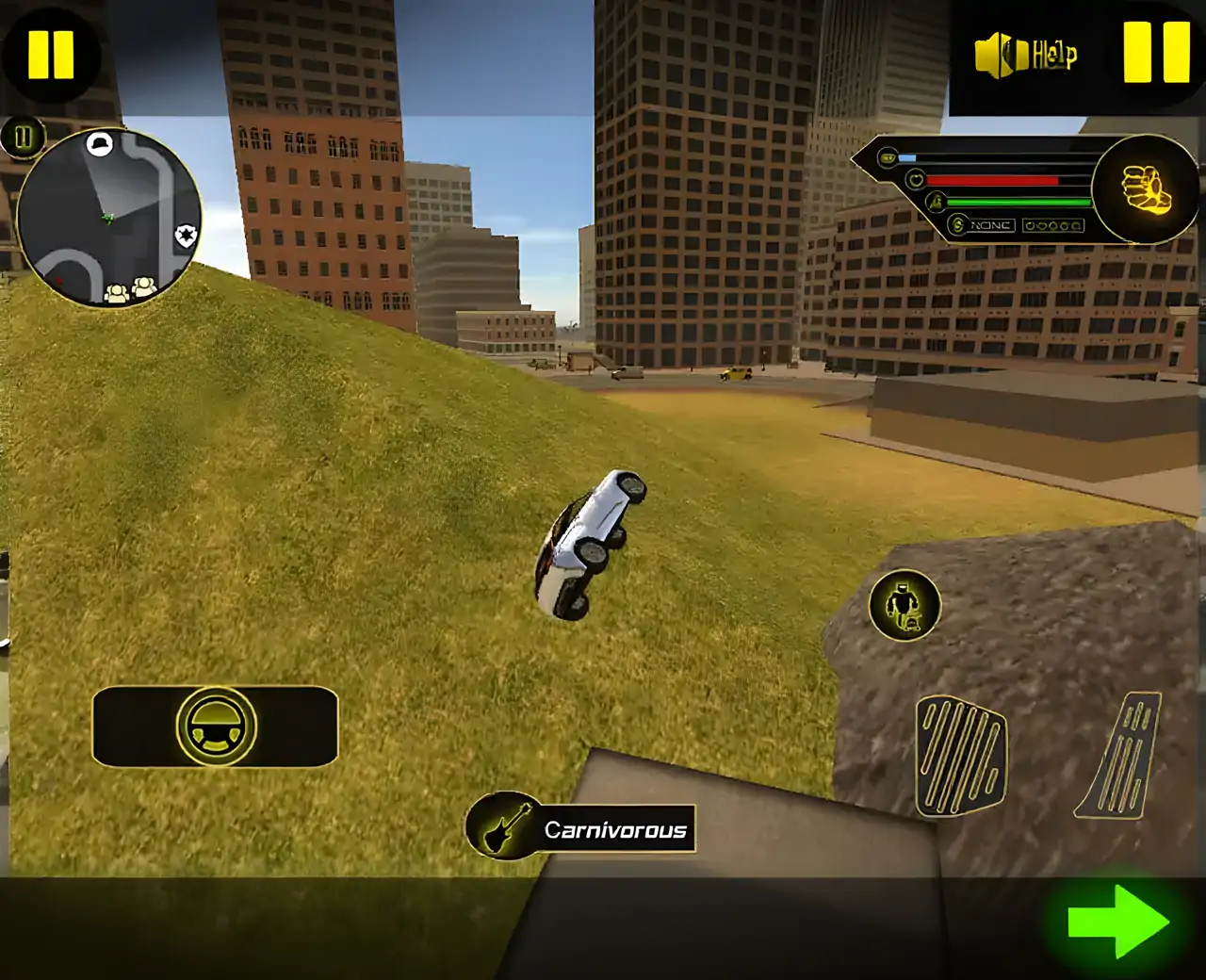Click the large pause button at top-right
This screenshot has height=980, width=1206.
coord(1156,52)
